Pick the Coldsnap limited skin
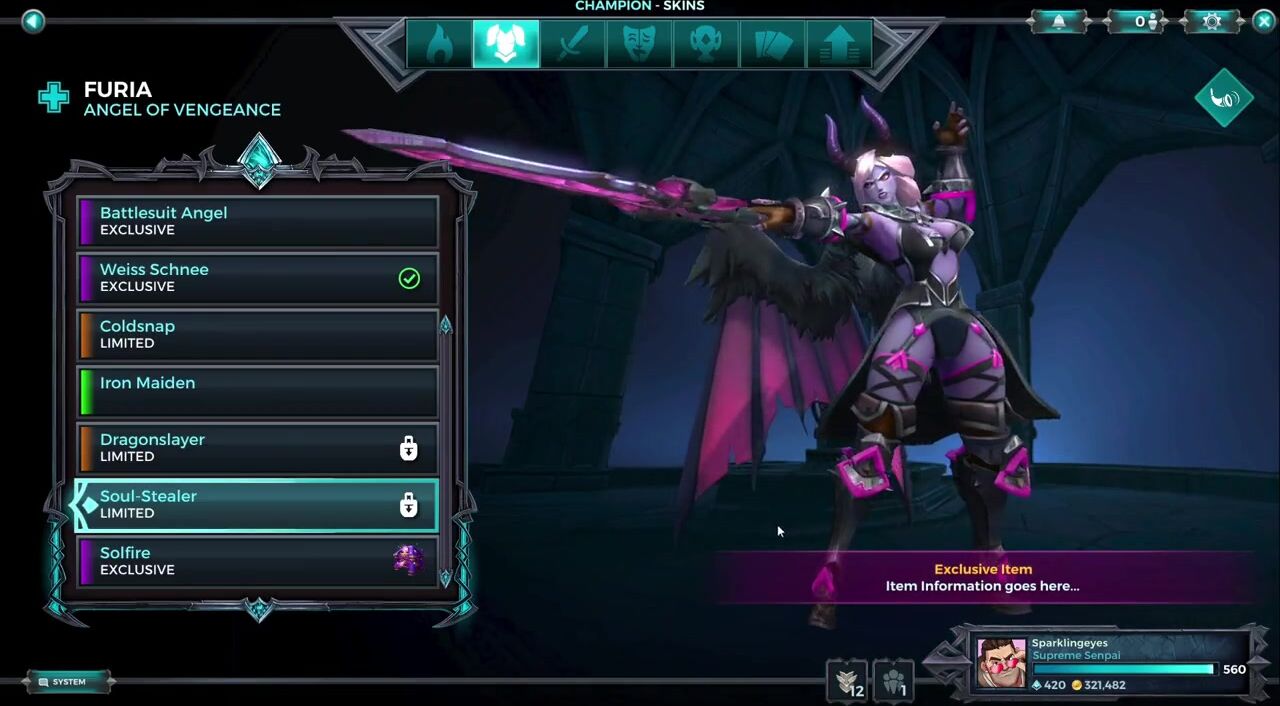 click(257, 334)
